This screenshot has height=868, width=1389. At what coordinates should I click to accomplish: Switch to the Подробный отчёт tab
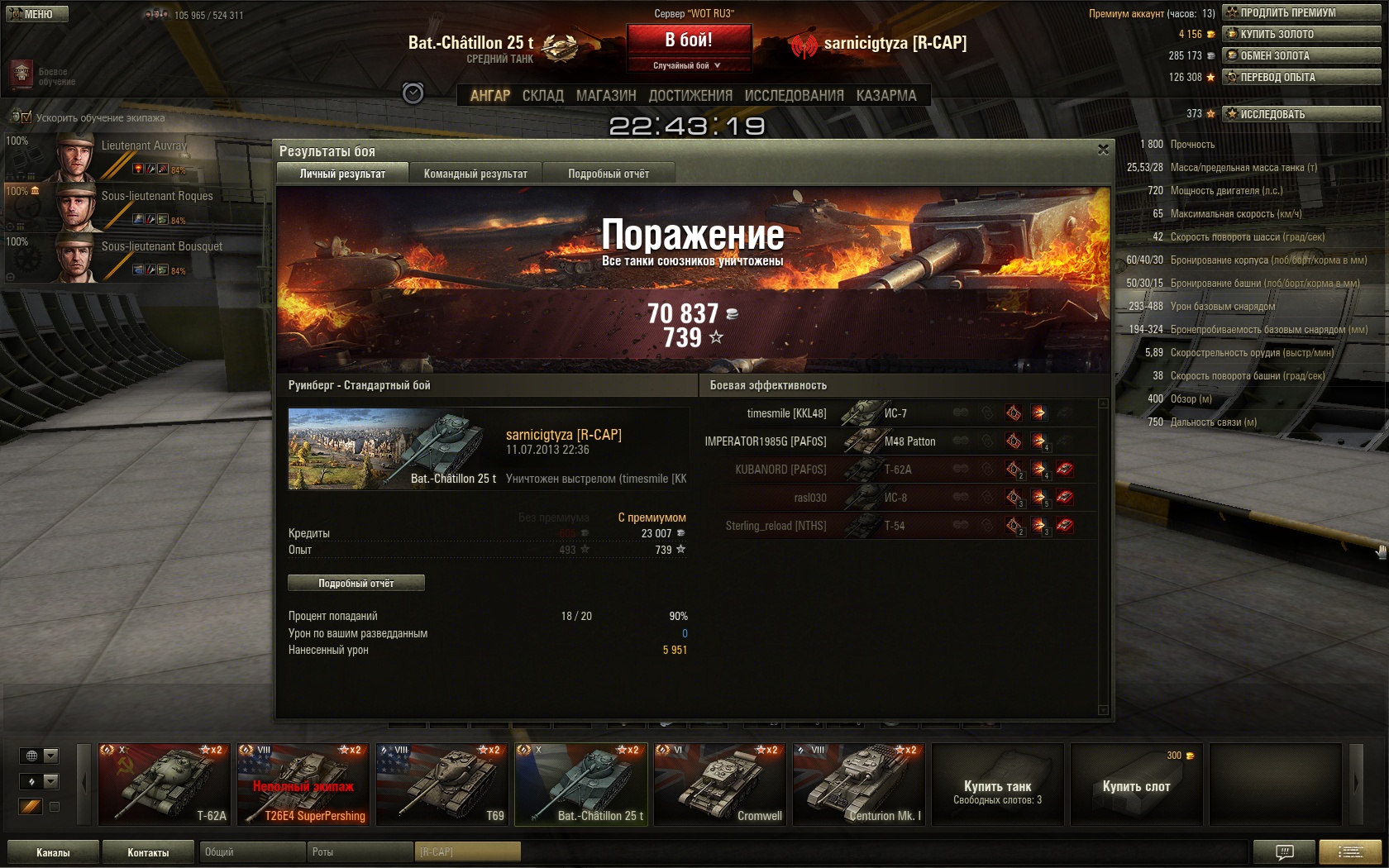pyautogui.click(x=609, y=174)
